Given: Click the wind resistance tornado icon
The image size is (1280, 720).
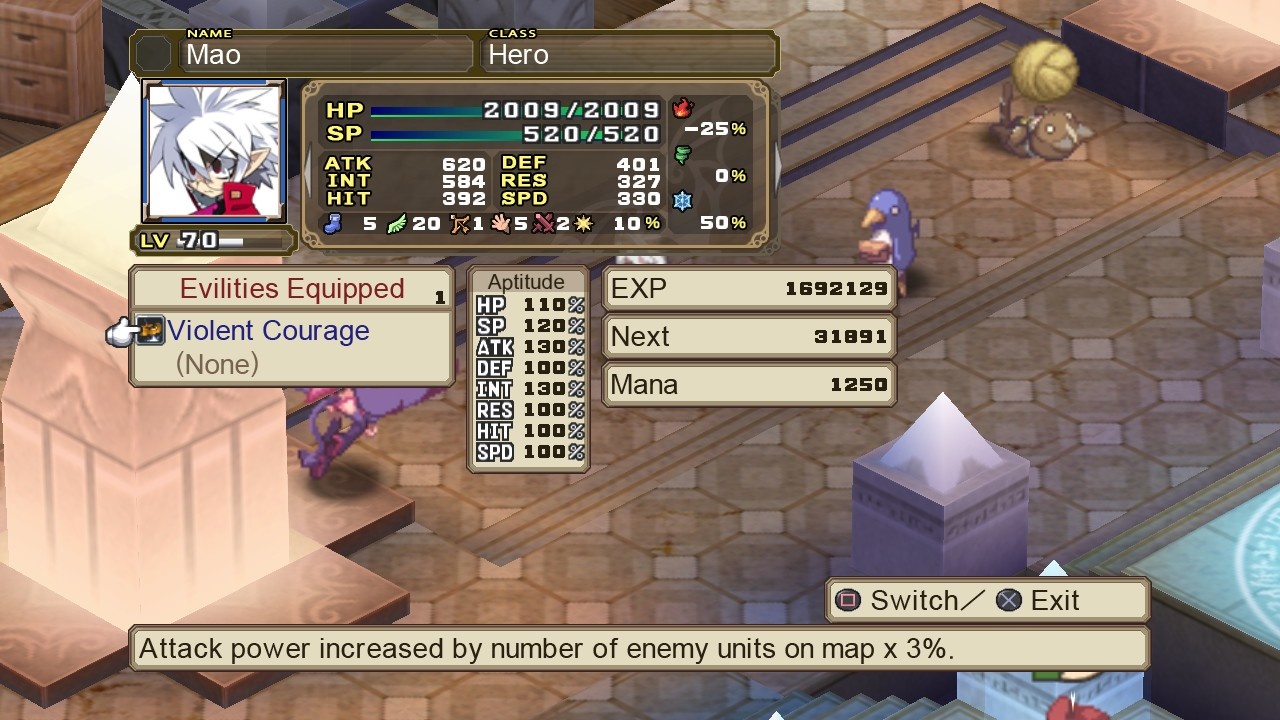Looking at the screenshot, I should tap(685, 152).
